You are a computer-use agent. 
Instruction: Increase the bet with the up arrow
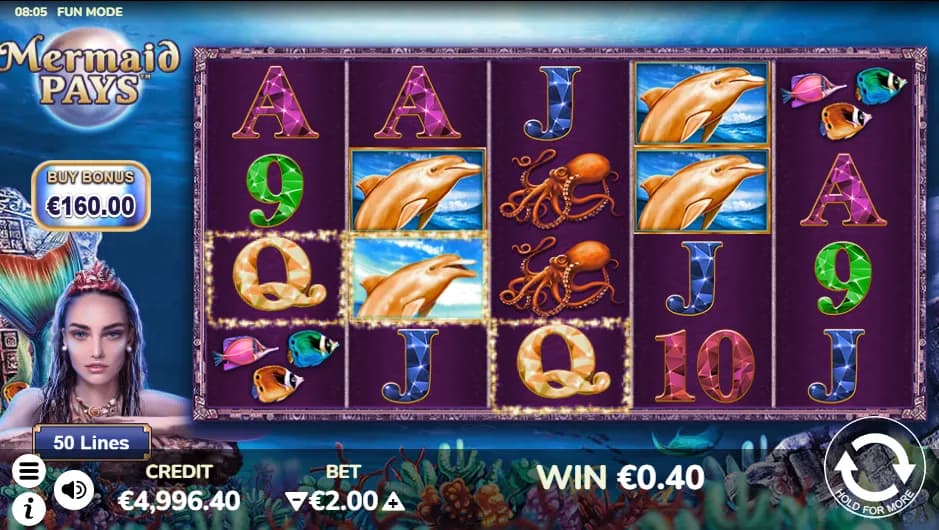coord(395,501)
